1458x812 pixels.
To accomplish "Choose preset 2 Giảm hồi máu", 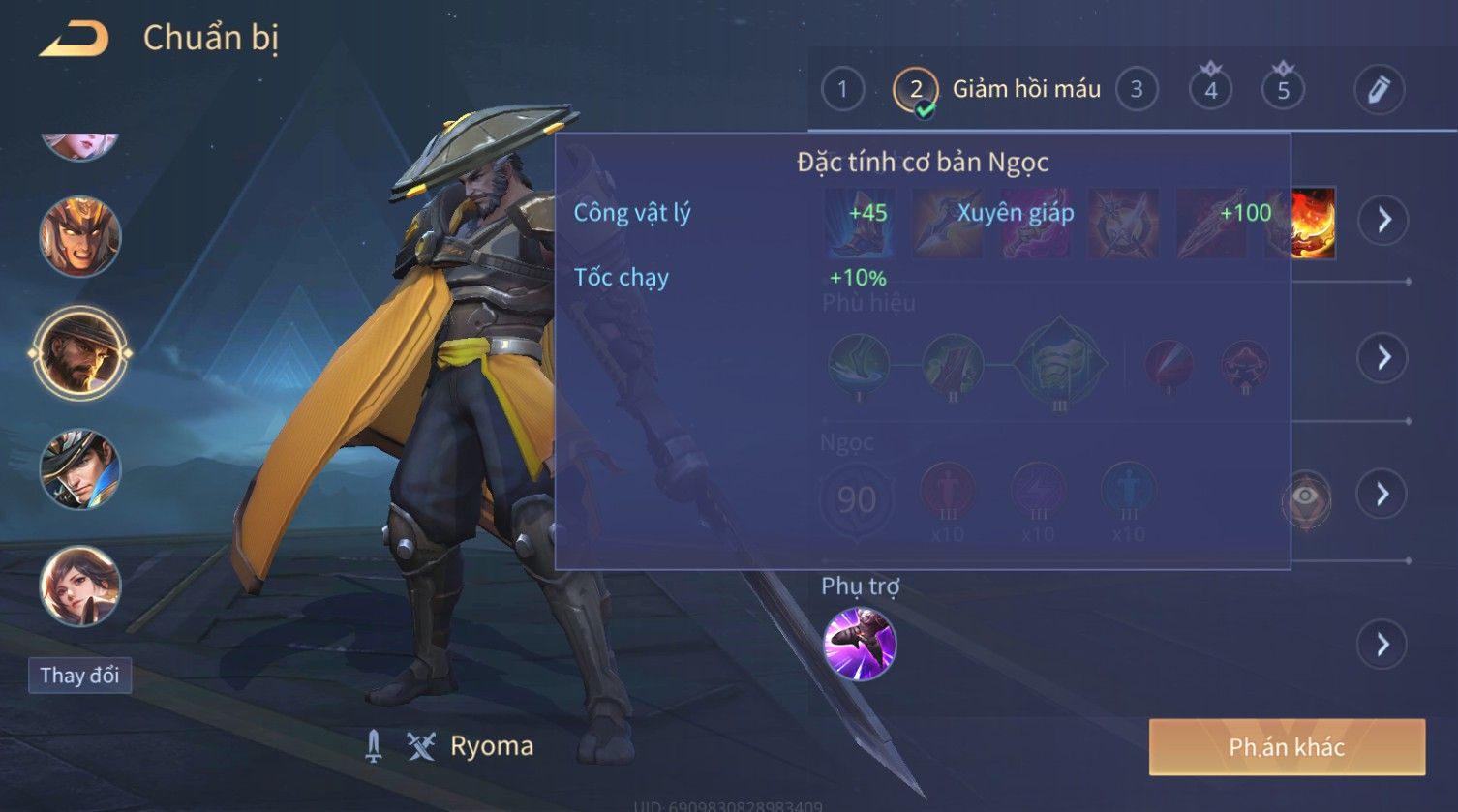I will (x=916, y=90).
